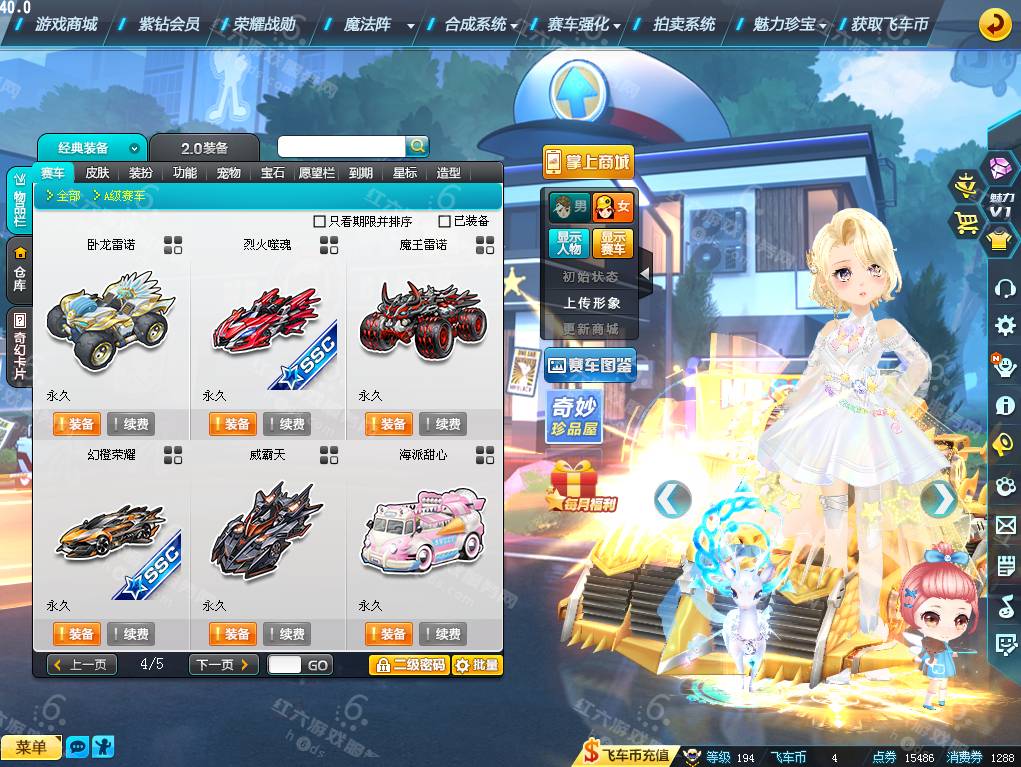Open the 赛车图鉴 car gallery
Screen dimensions: 1021x767
click(x=590, y=366)
